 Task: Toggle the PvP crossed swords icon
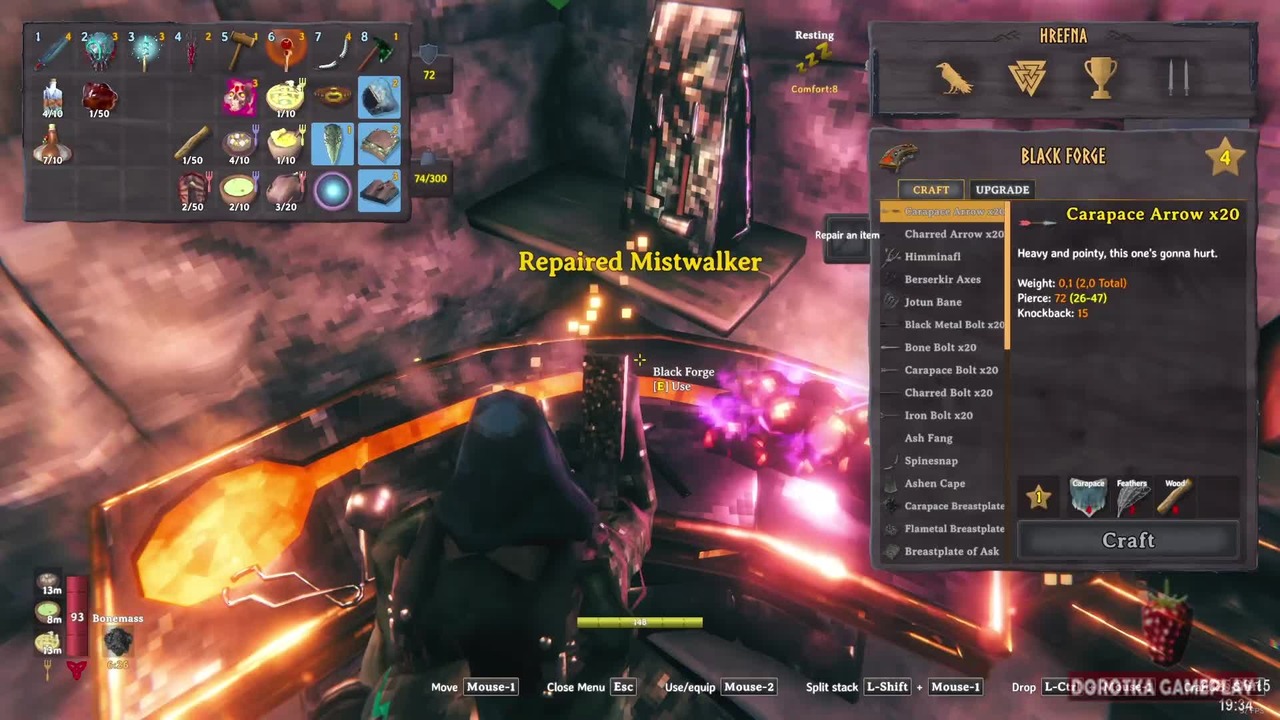tap(1171, 78)
